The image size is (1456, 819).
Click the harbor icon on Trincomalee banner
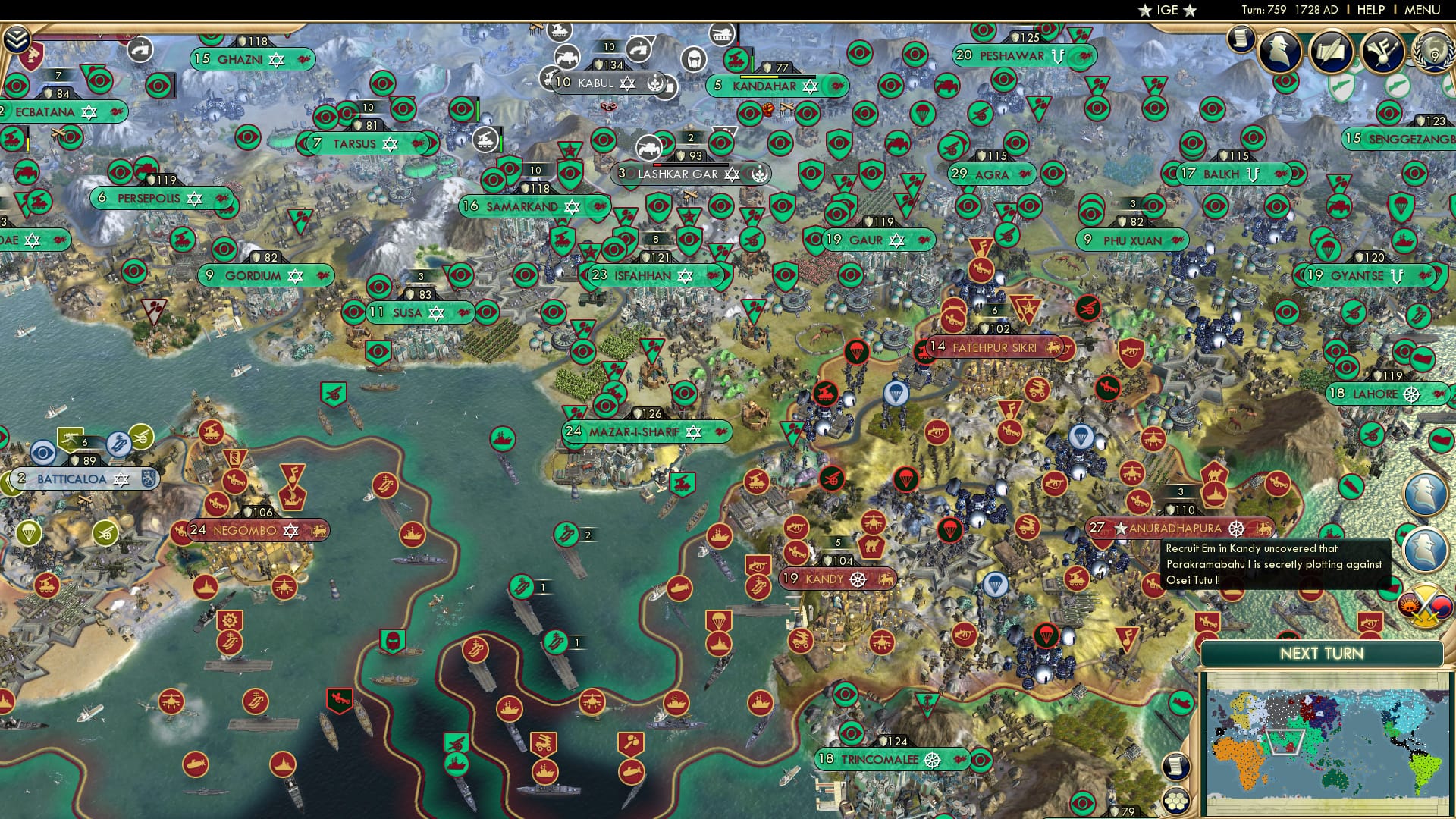pos(934,759)
